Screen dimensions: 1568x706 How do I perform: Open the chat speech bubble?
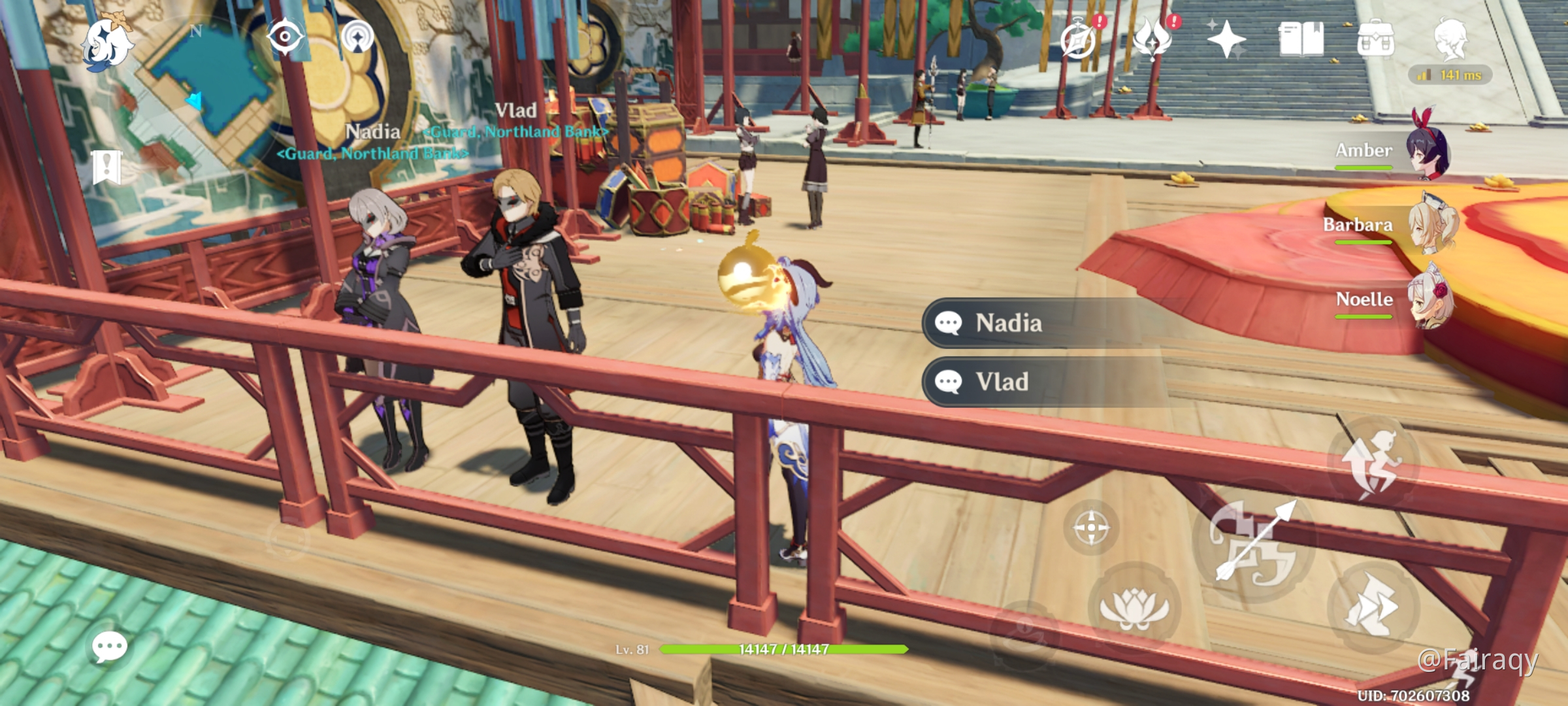109,647
